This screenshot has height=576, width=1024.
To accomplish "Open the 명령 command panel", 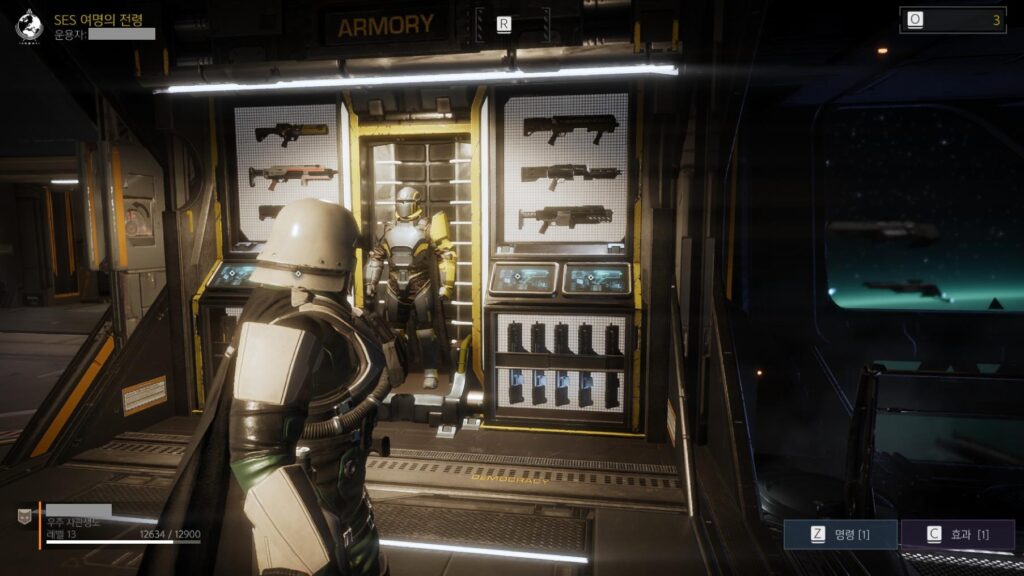I will pyautogui.click(x=840, y=535).
